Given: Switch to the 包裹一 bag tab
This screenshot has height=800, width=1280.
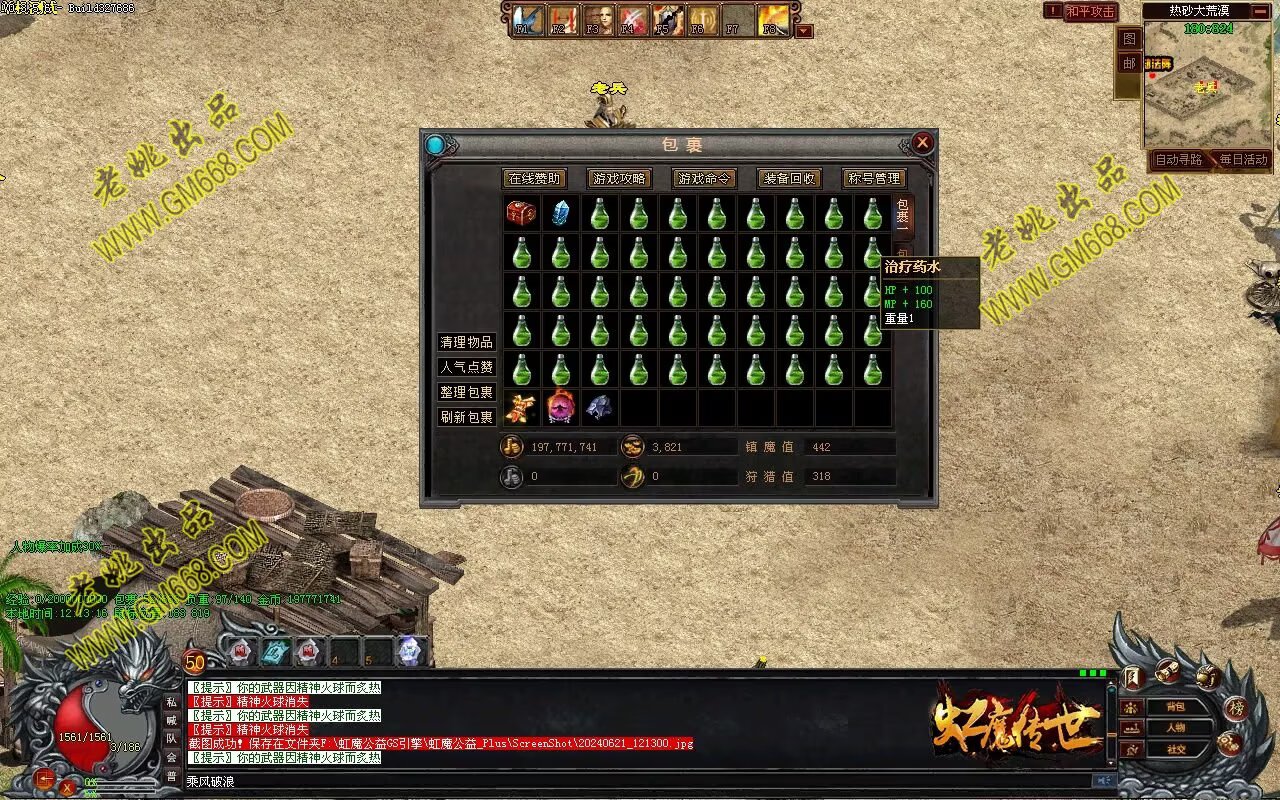Looking at the screenshot, I should pos(902,216).
